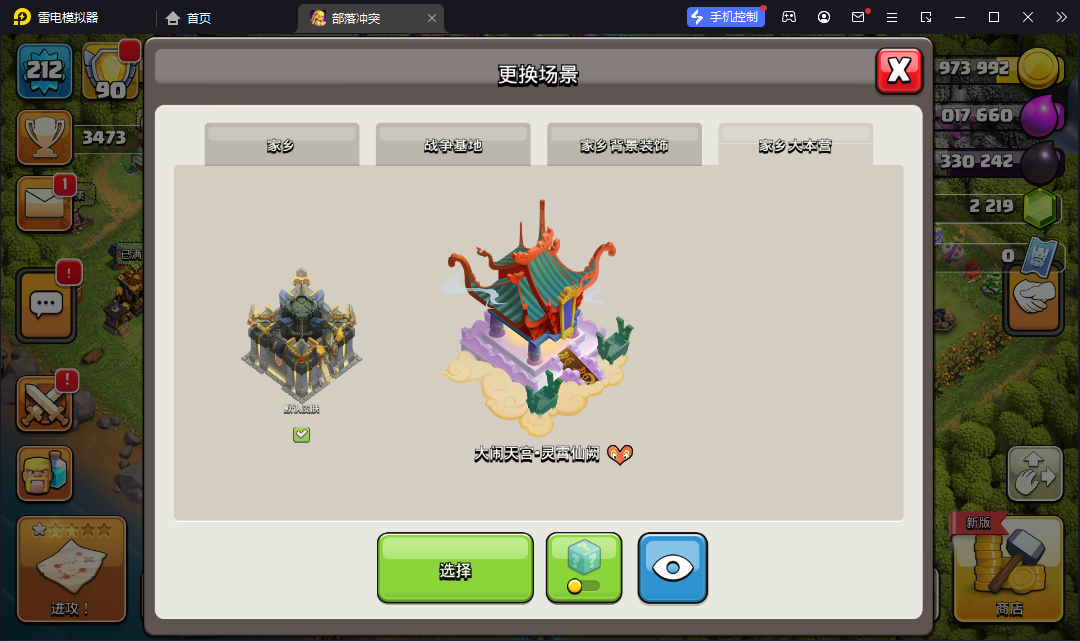Screen dimensions: 1080x641
Task: Switch to the 首页 emulator tab
Action: (189, 18)
